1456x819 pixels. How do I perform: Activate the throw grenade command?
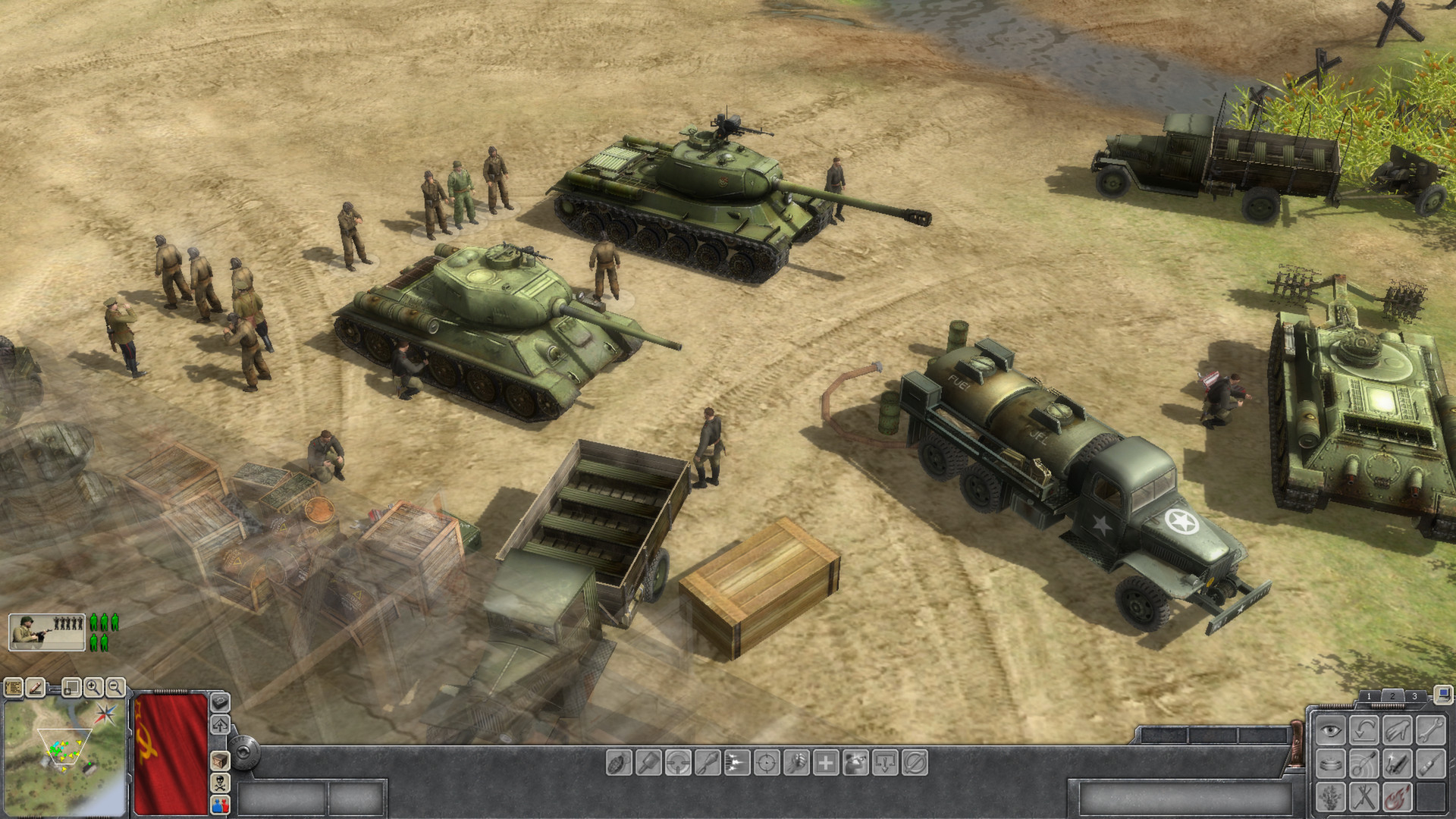(619, 763)
